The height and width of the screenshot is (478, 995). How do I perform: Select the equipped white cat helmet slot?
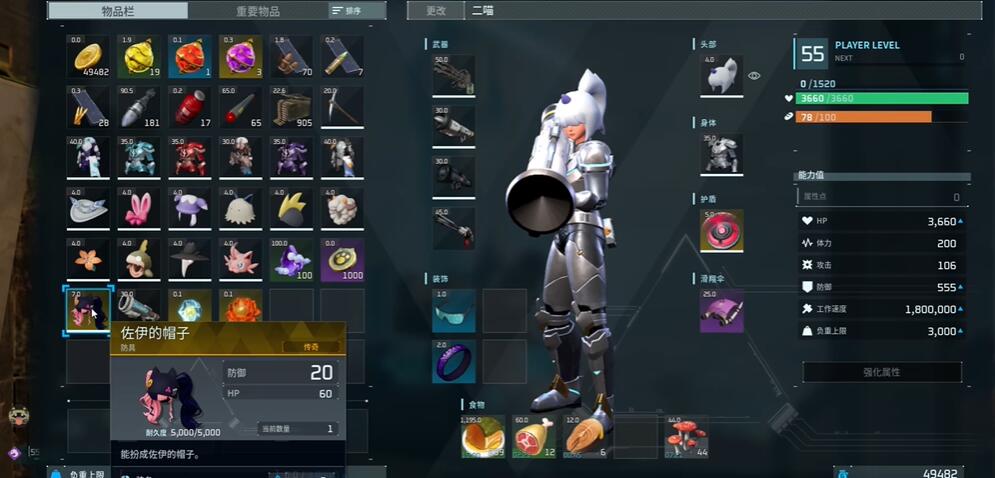tap(721, 76)
